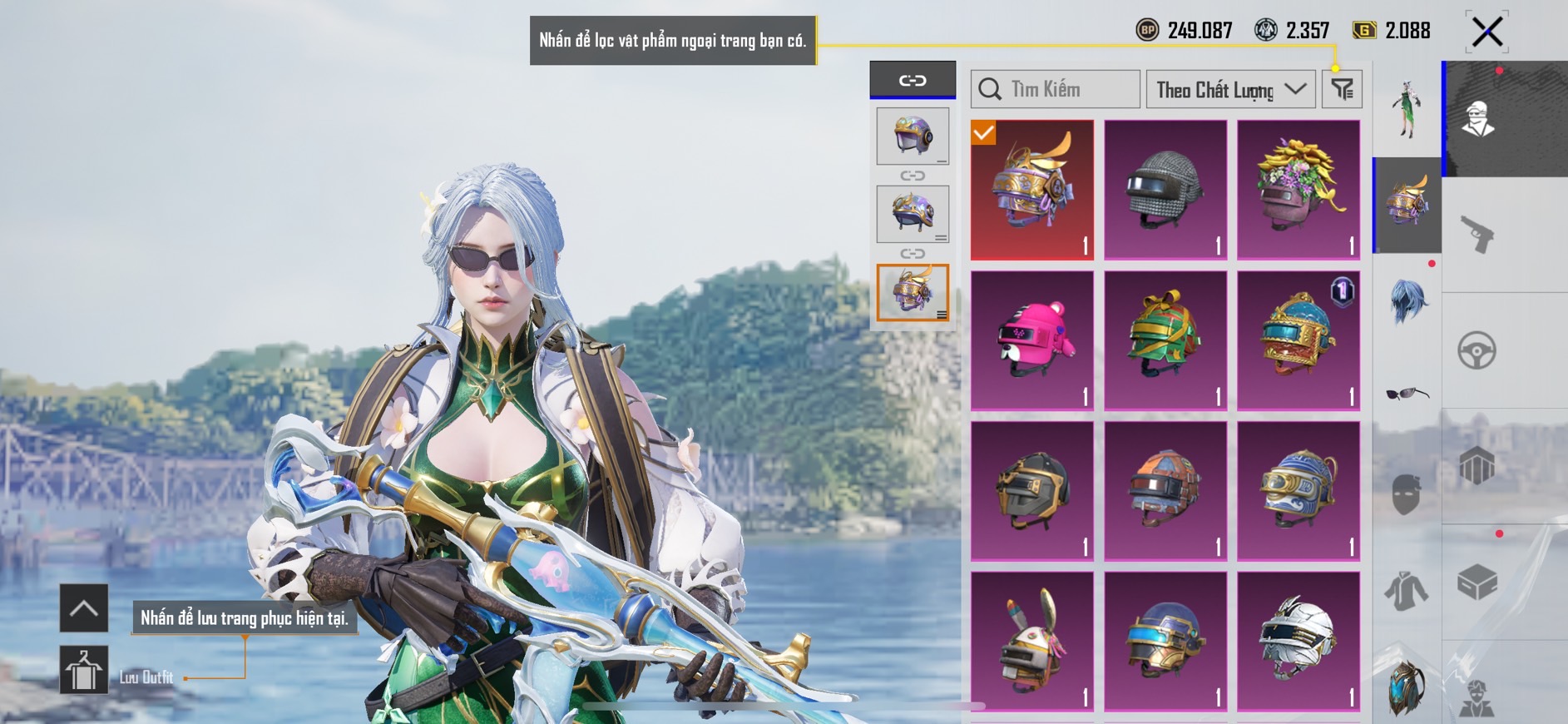Select the top linked helmet level slot
Viewport: 1568px width, 724px height.
913,136
